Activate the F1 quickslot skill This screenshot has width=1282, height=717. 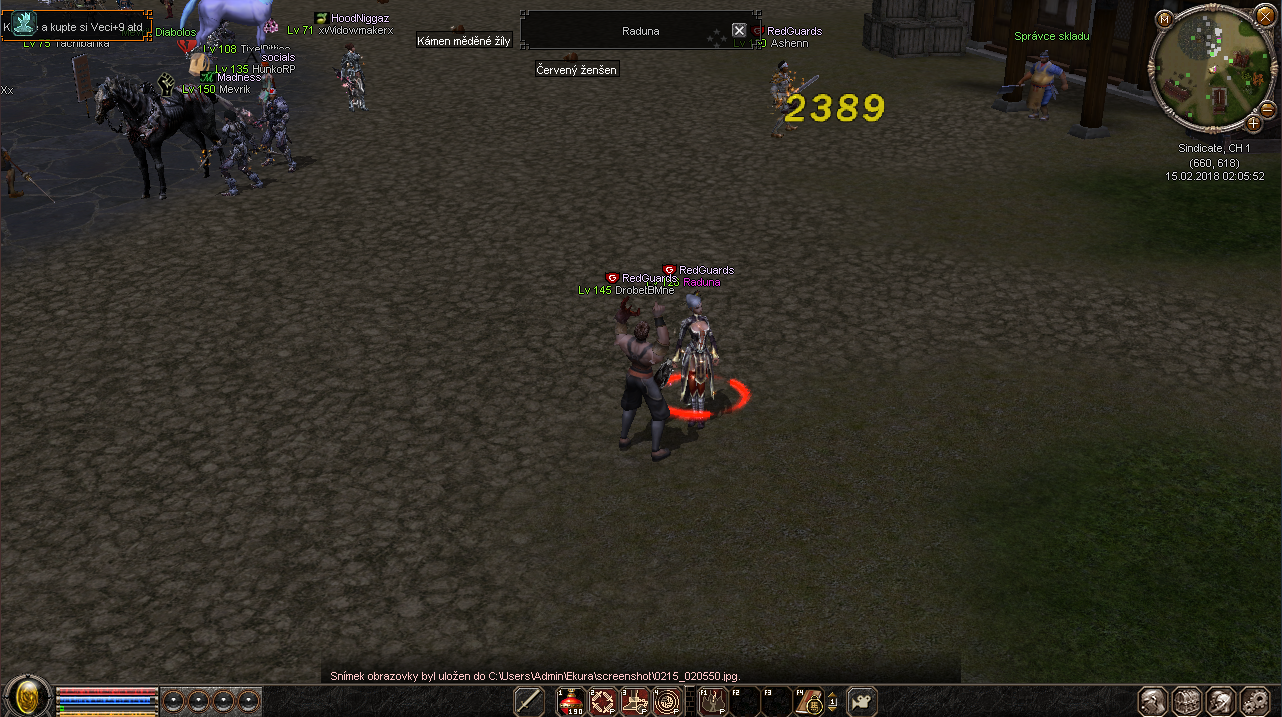pos(712,702)
